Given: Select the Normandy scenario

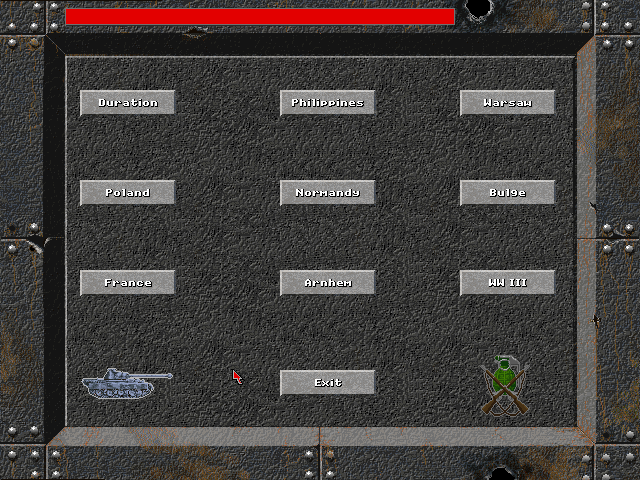Looking at the screenshot, I should coord(327,192).
